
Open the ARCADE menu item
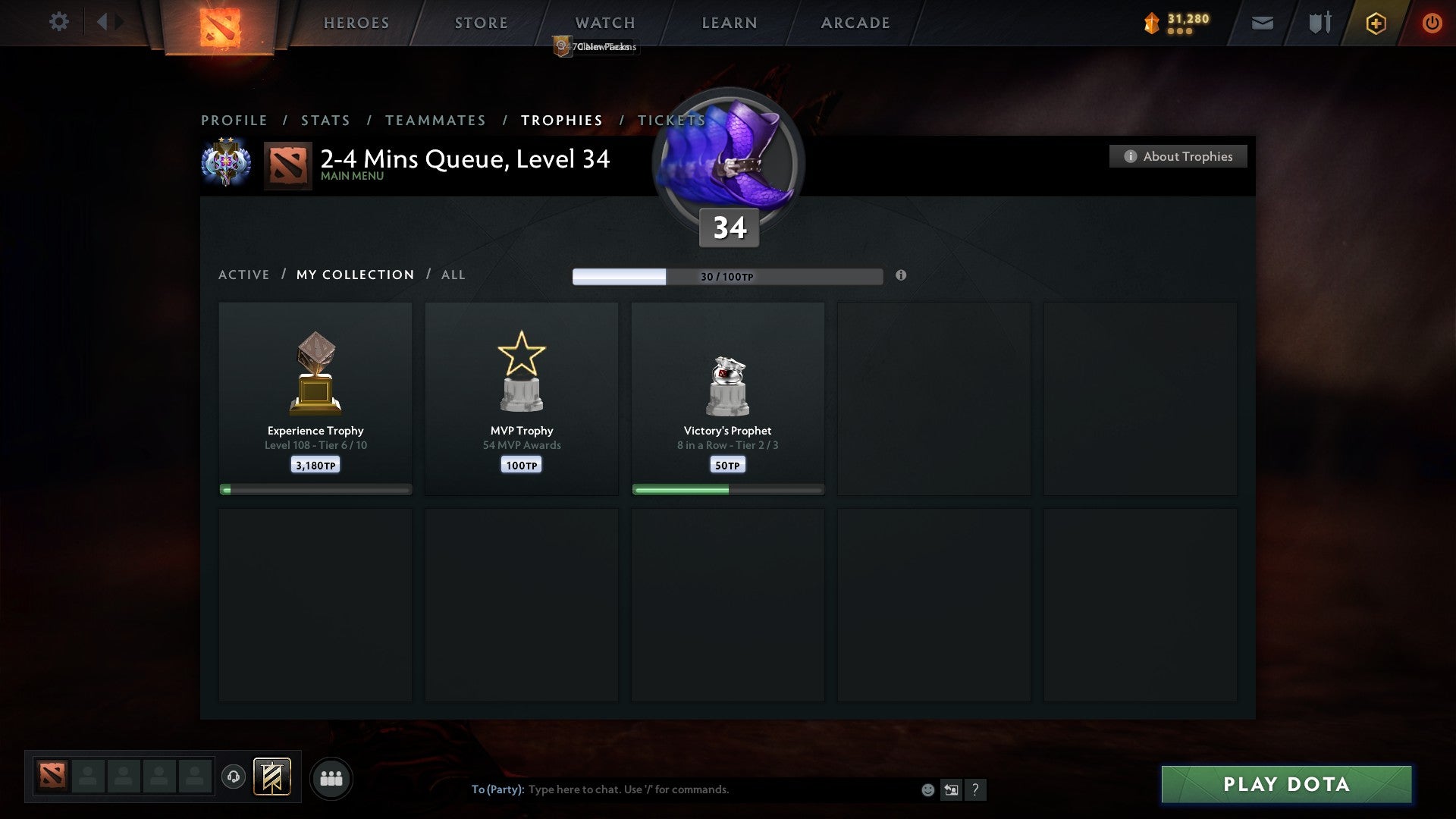point(854,23)
